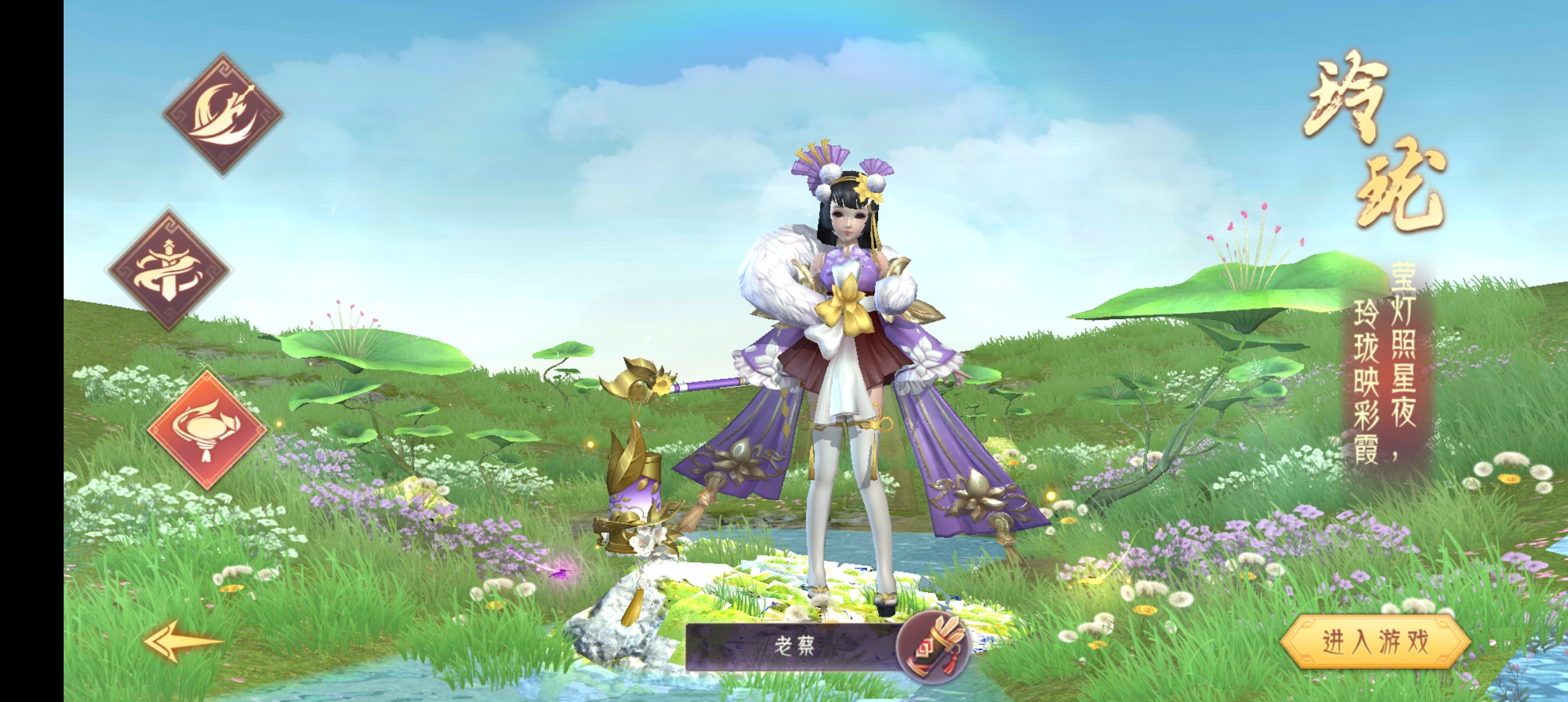Image resolution: width=1568 pixels, height=702 pixels.
Task: Randomize name with the scroll icon
Action: click(933, 646)
